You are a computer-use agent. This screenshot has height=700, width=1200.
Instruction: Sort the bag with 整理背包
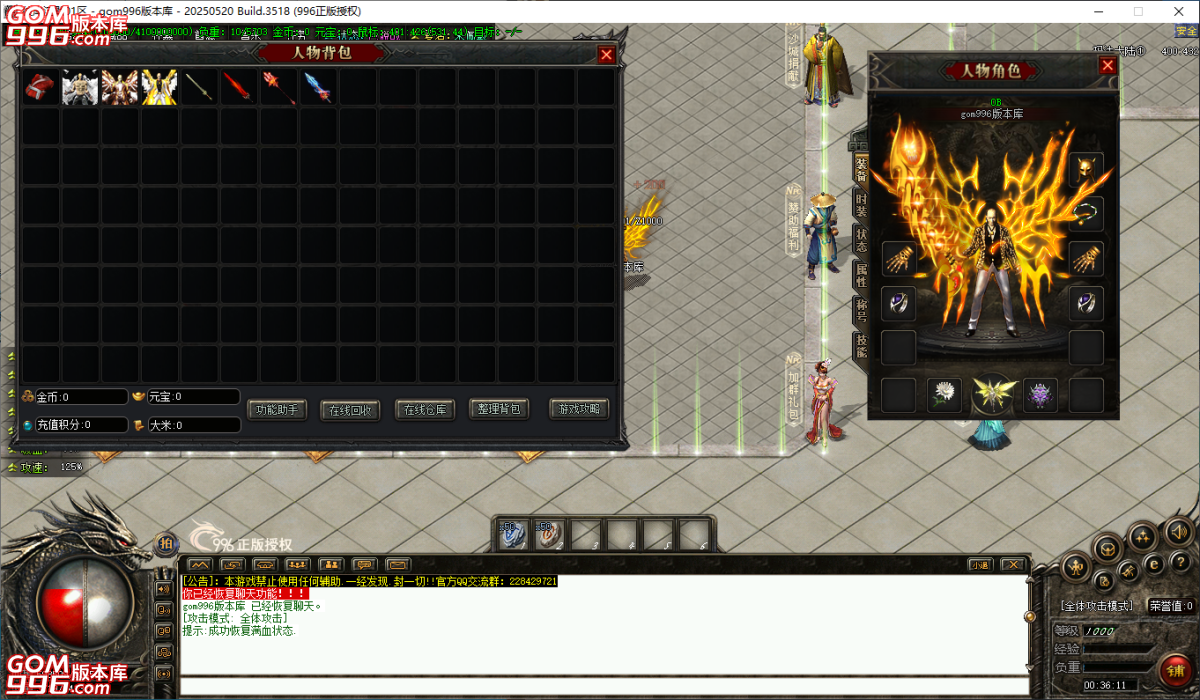(499, 409)
